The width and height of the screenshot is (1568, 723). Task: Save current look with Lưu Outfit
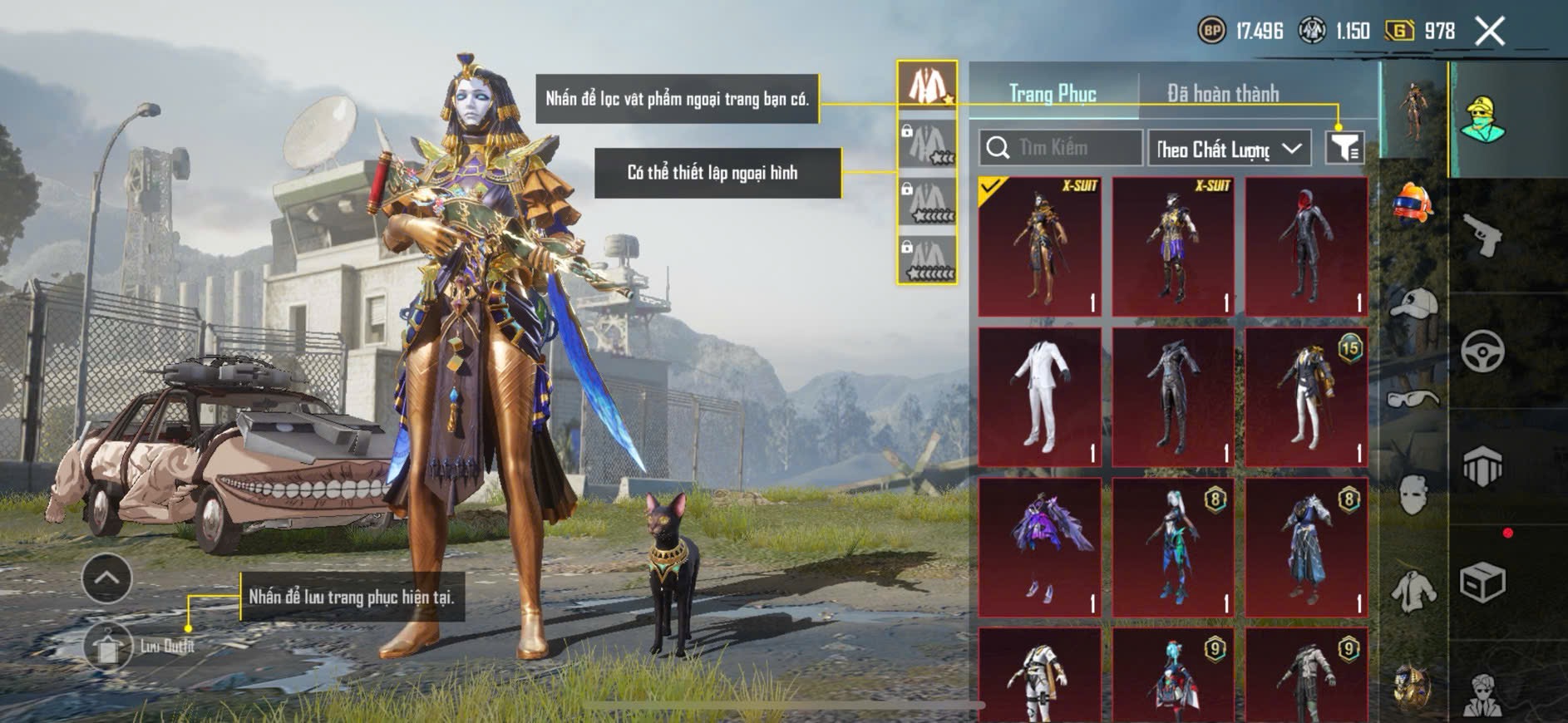(109, 647)
